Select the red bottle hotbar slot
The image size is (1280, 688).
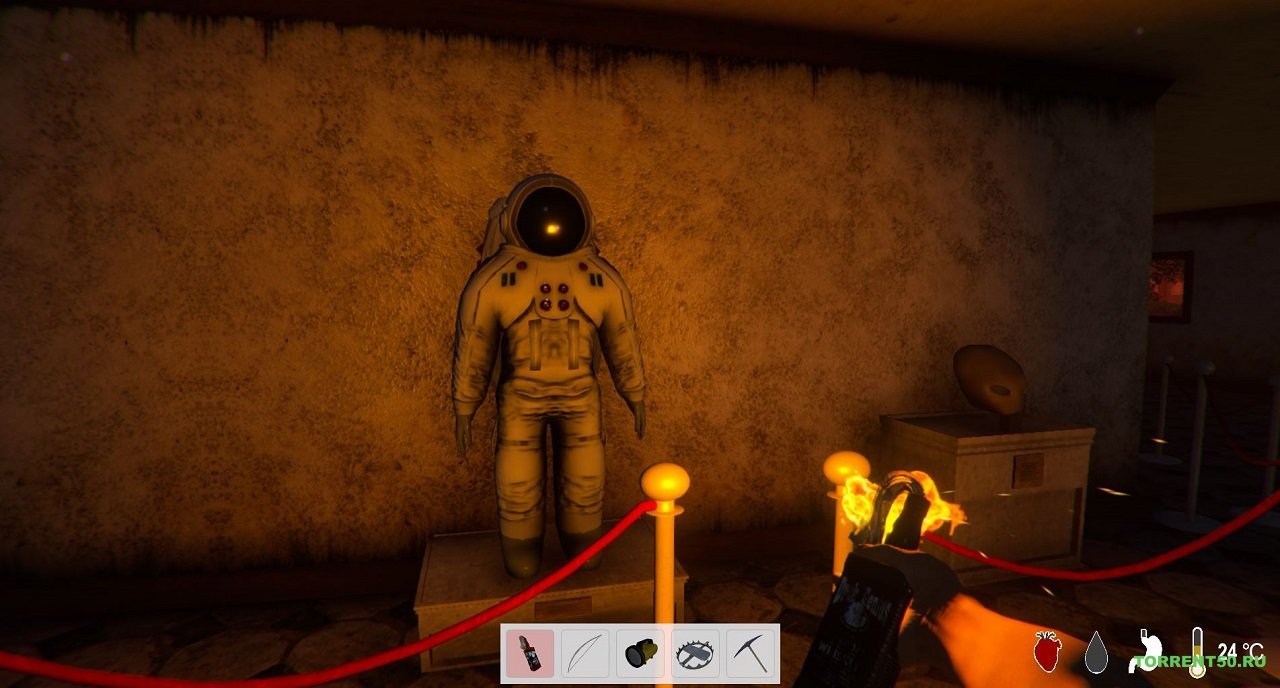pos(530,654)
